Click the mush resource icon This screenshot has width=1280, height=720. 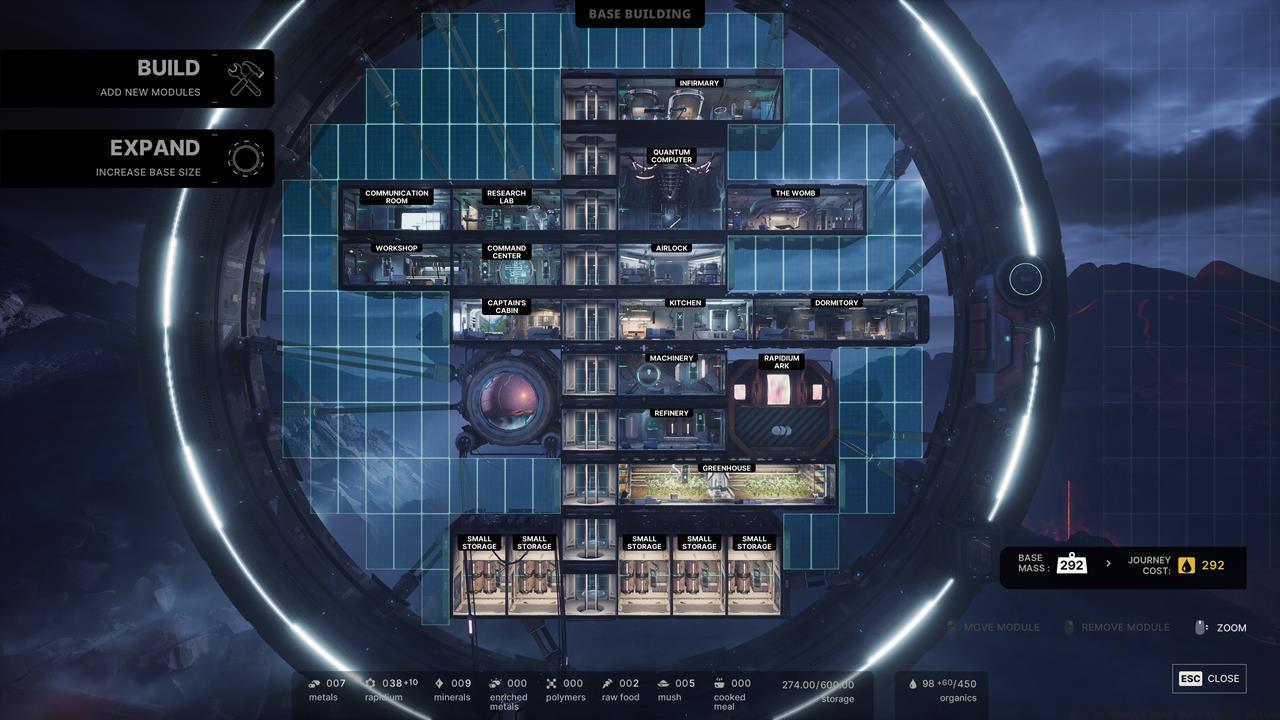663,683
